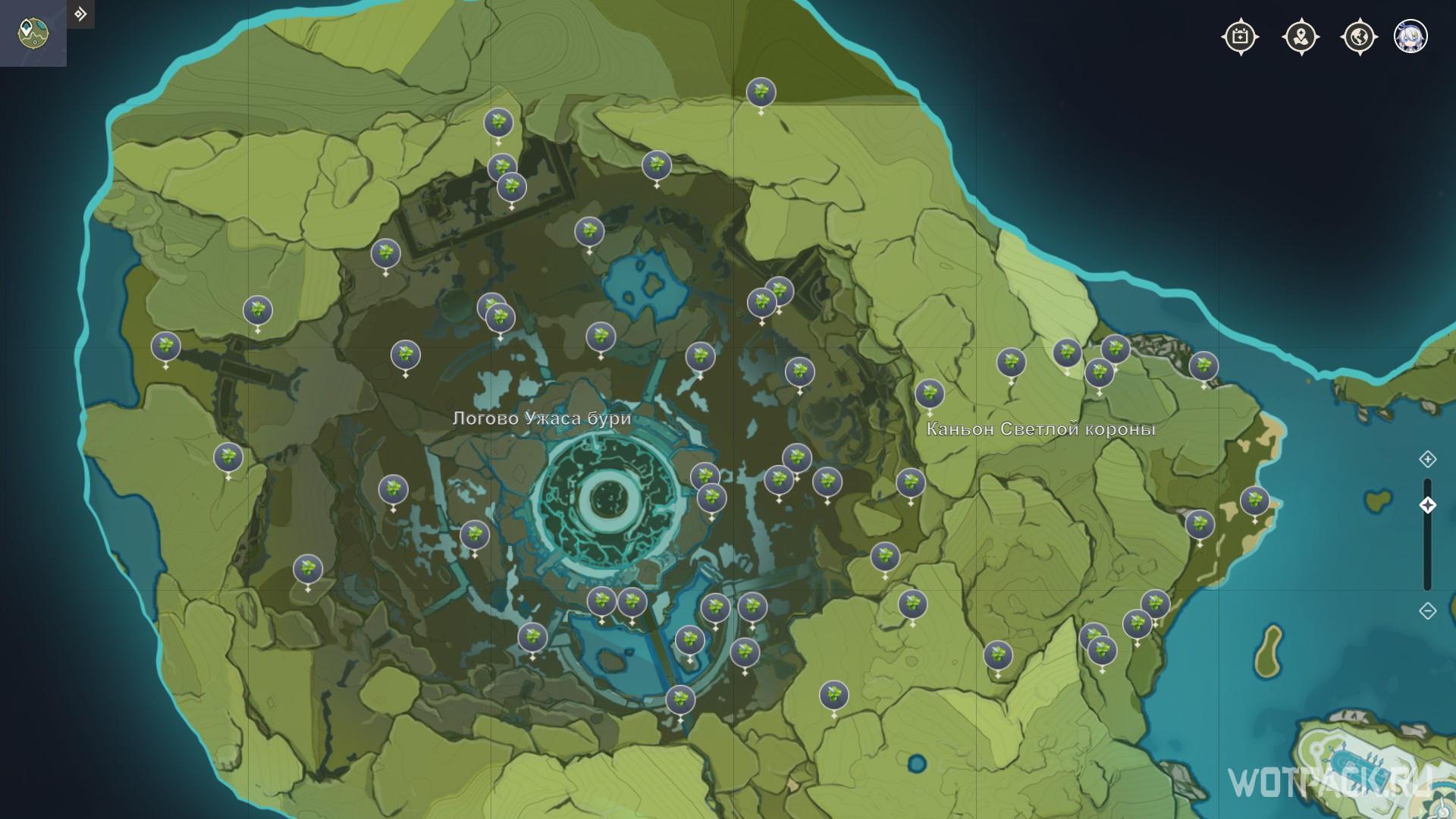The height and width of the screenshot is (819, 1456).
Task: Expand the side panel arrow toggle
Action: [80, 14]
